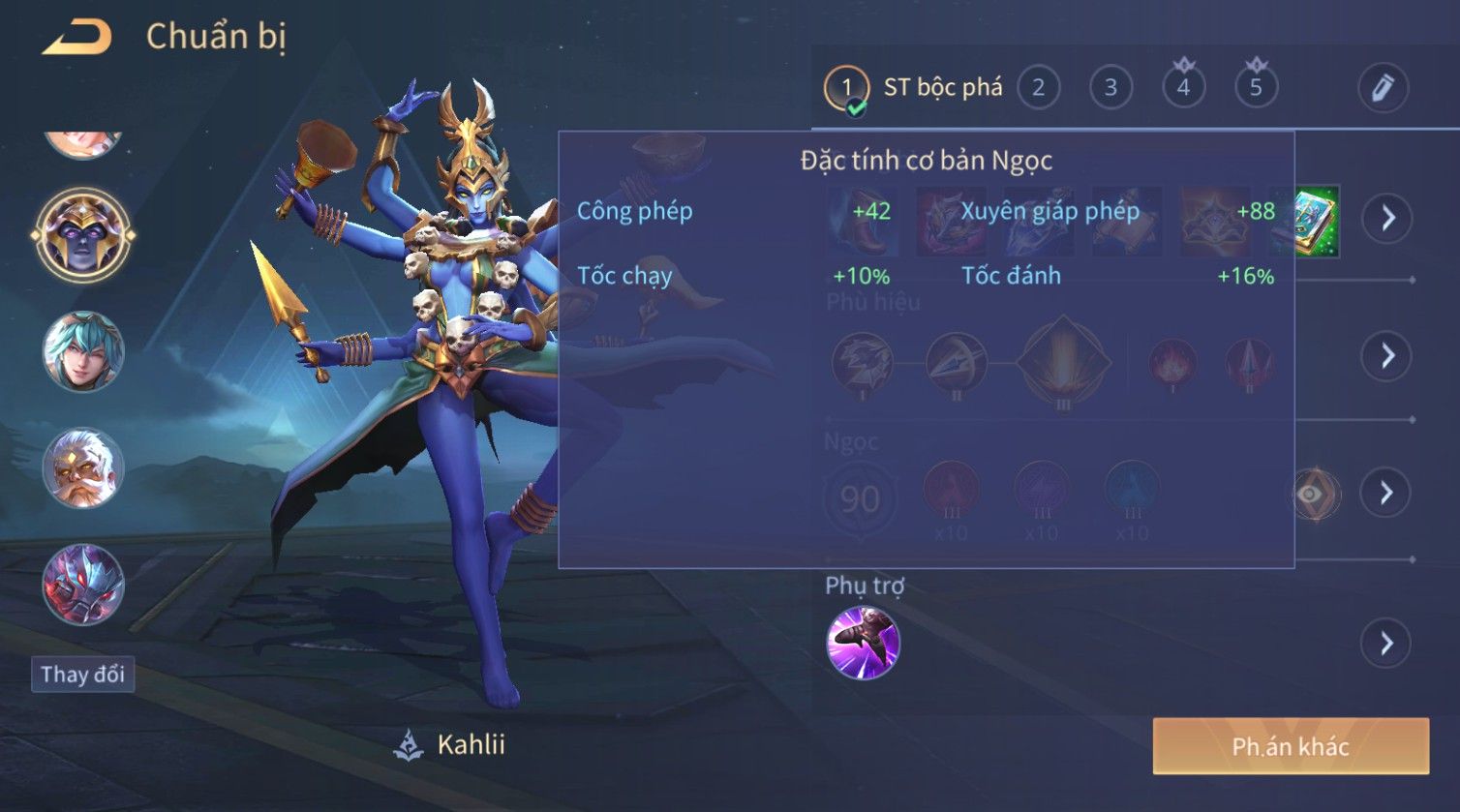Edit the preset with the pencil icon

1382,88
